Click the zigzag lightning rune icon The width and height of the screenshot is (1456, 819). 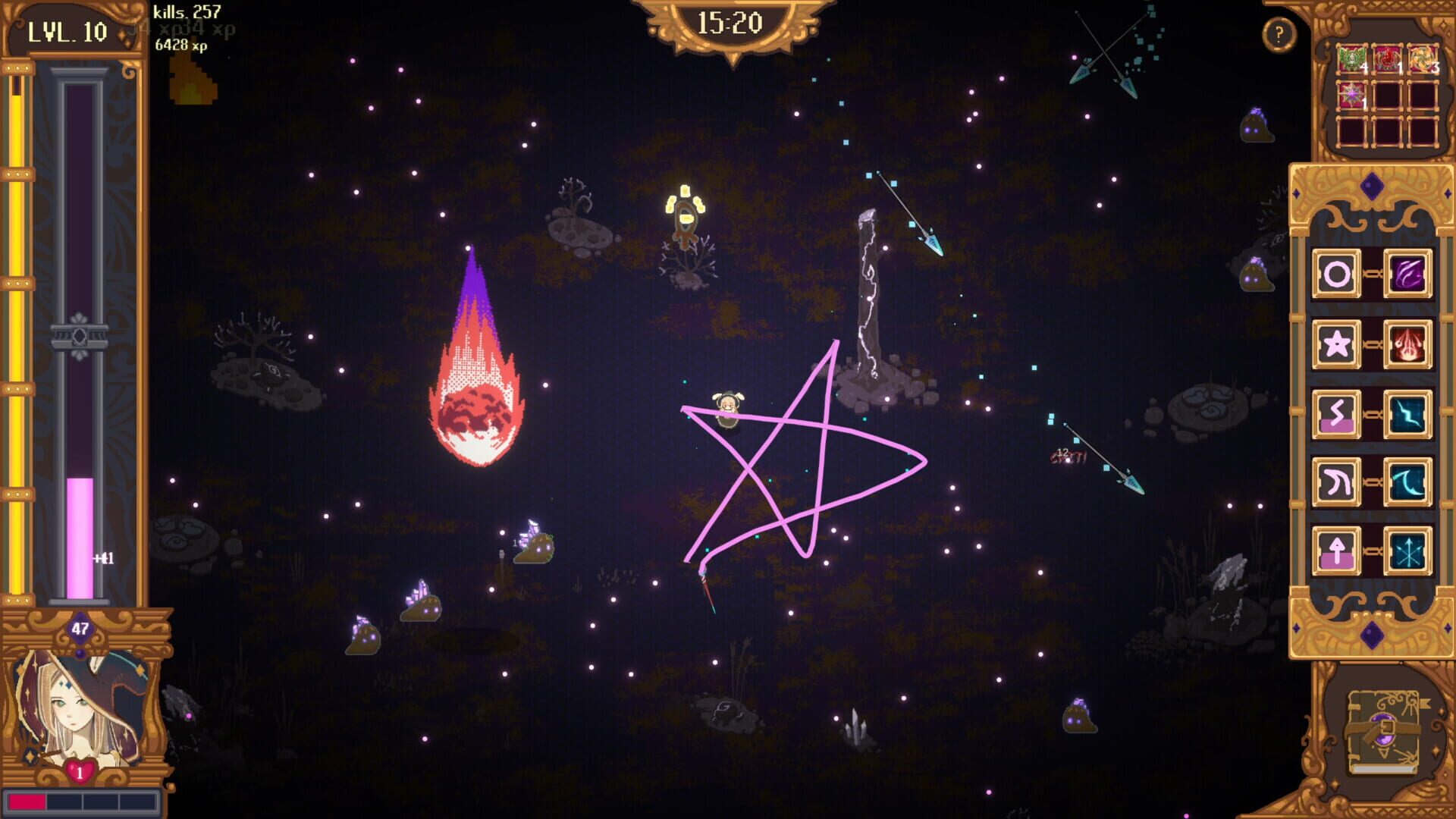tap(1335, 412)
